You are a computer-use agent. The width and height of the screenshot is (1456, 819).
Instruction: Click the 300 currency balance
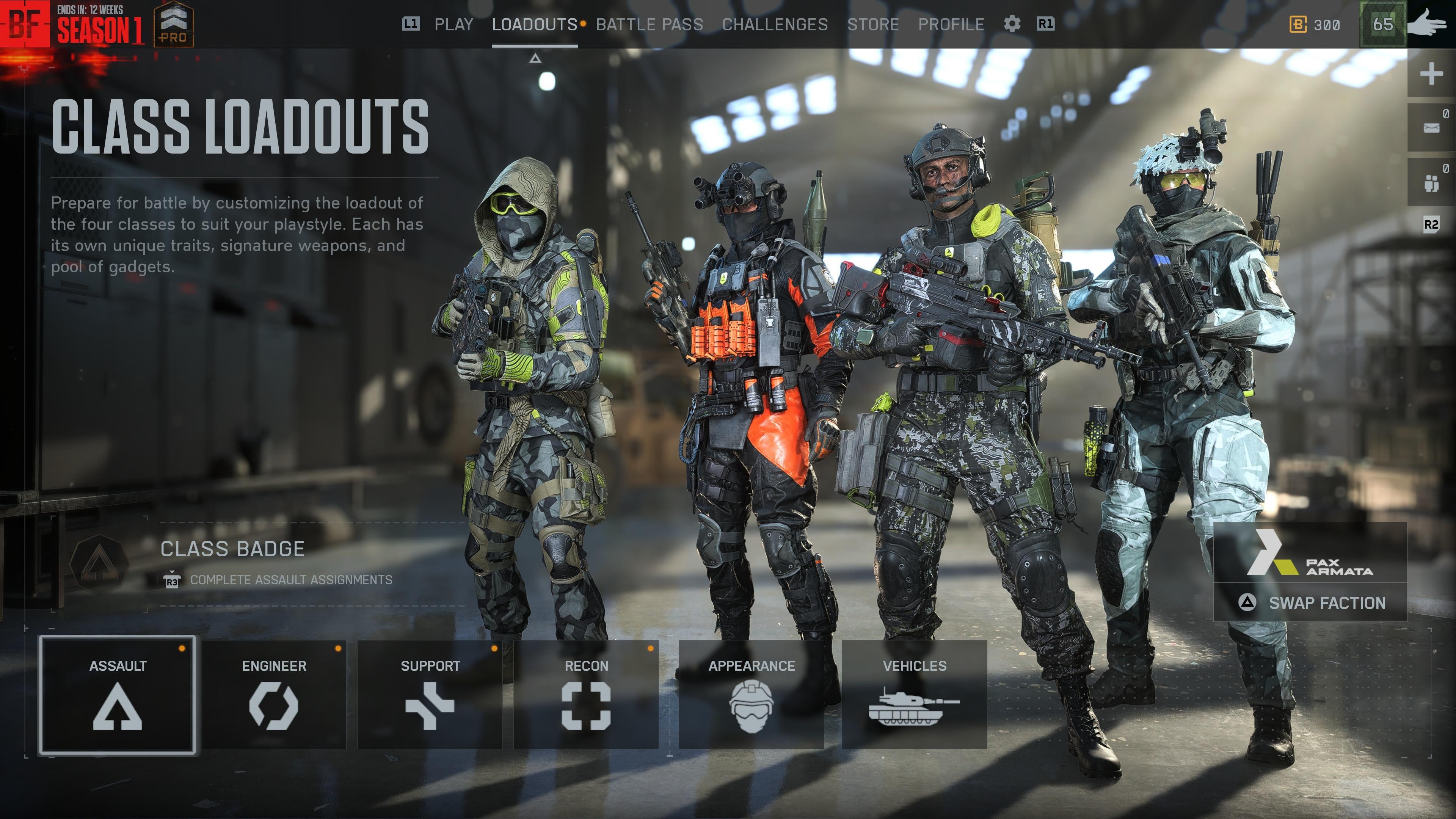point(1315,24)
